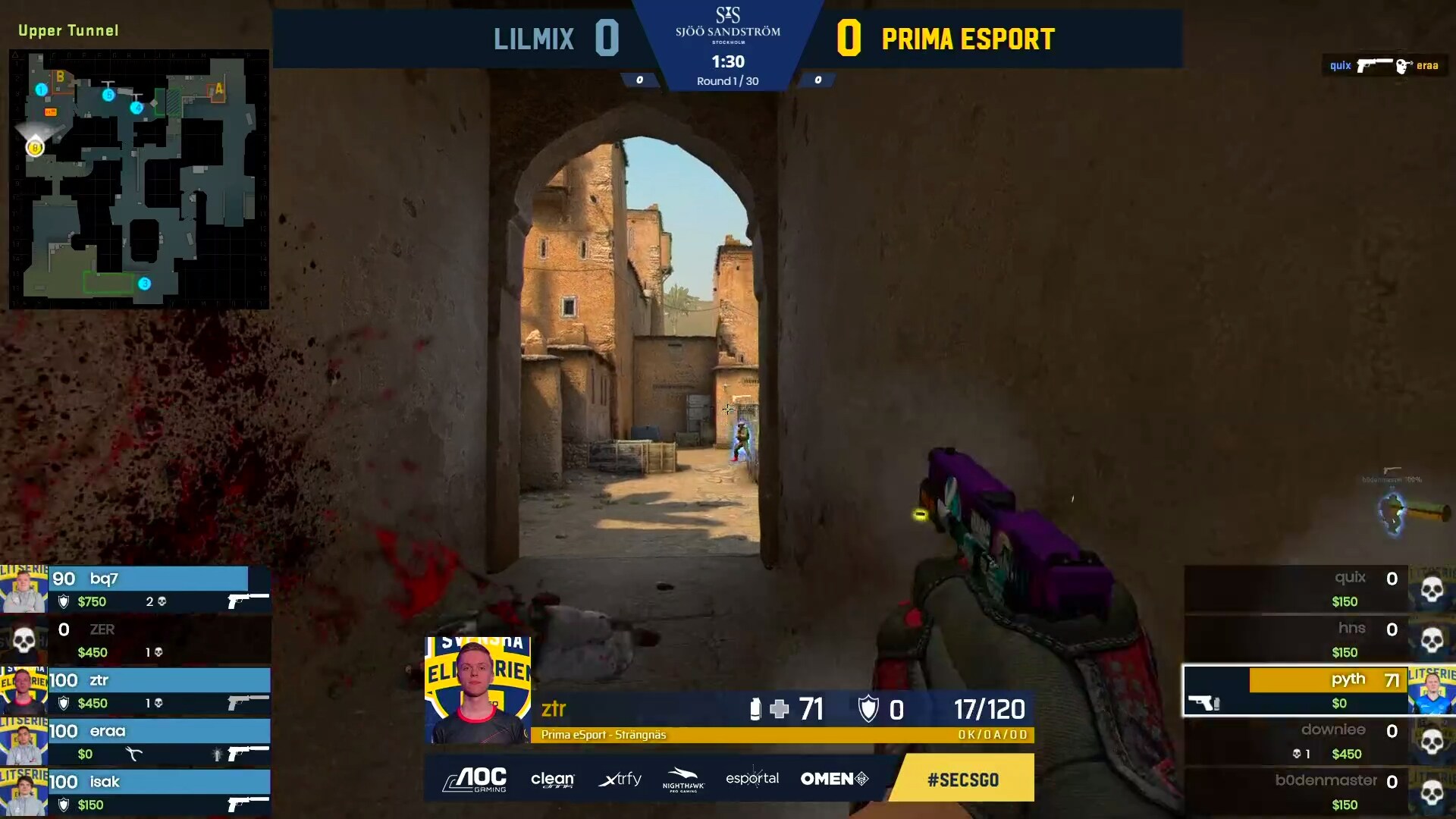Click the esportal sponsor logo
The height and width of the screenshot is (819, 1456).
pos(752,779)
